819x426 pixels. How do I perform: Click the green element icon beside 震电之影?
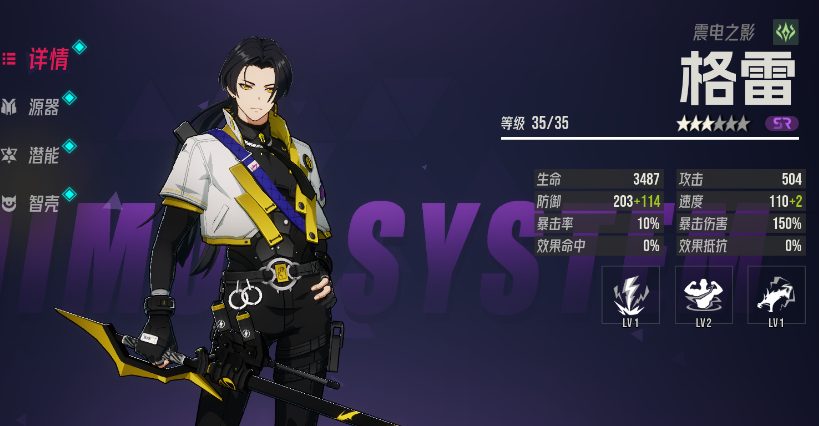tap(786, 32)
